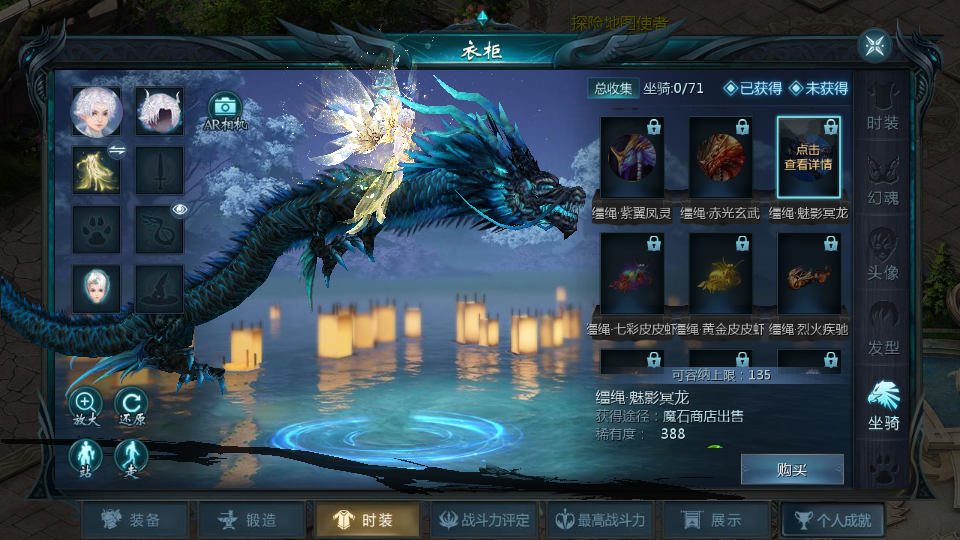Pick the 烈火疾驰 mount tile
Screen dimensions: 960x540
pos(808,274)
